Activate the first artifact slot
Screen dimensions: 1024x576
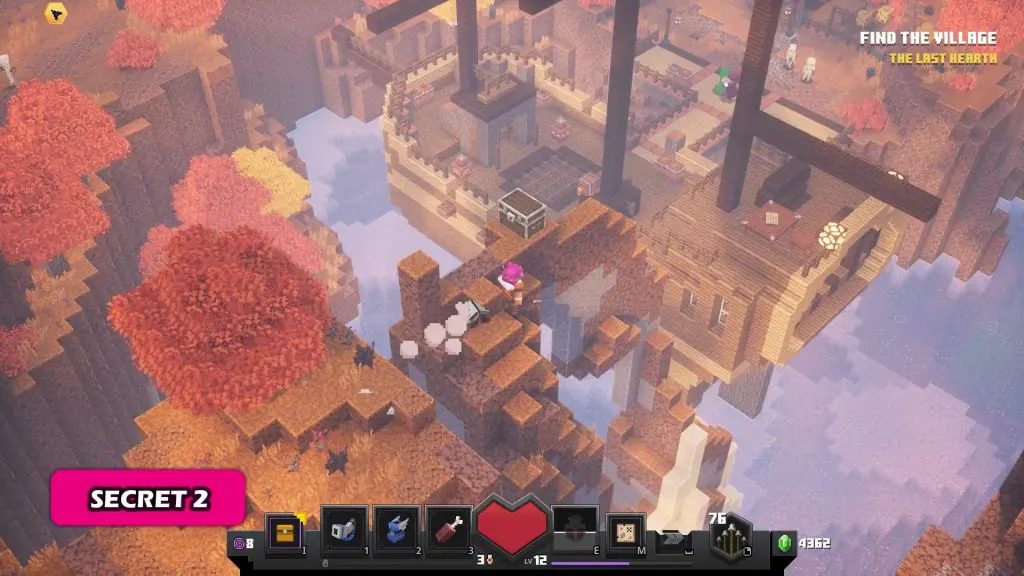point(344,530)
